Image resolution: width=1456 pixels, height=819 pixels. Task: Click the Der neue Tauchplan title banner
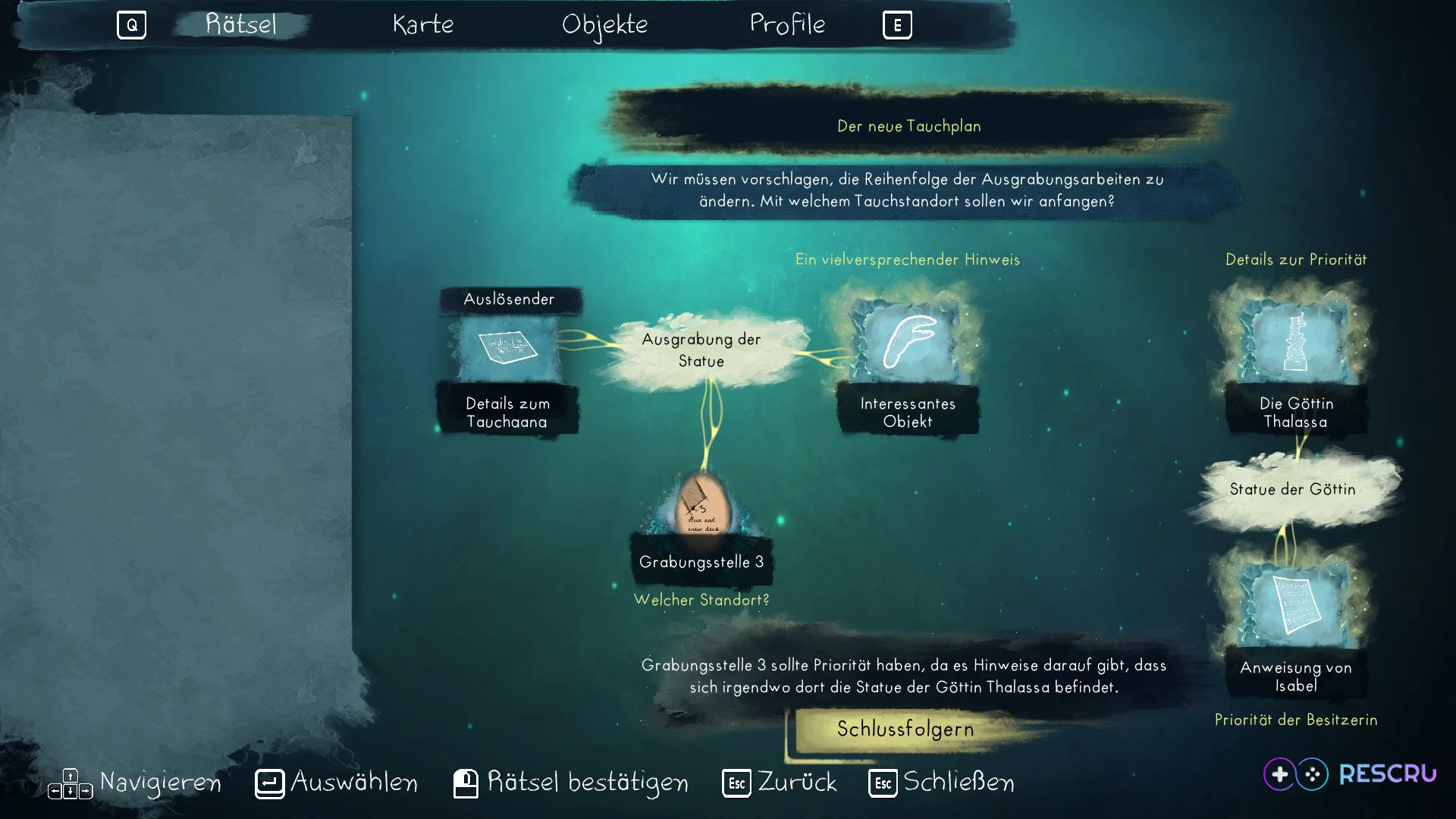tap(908, 126)
